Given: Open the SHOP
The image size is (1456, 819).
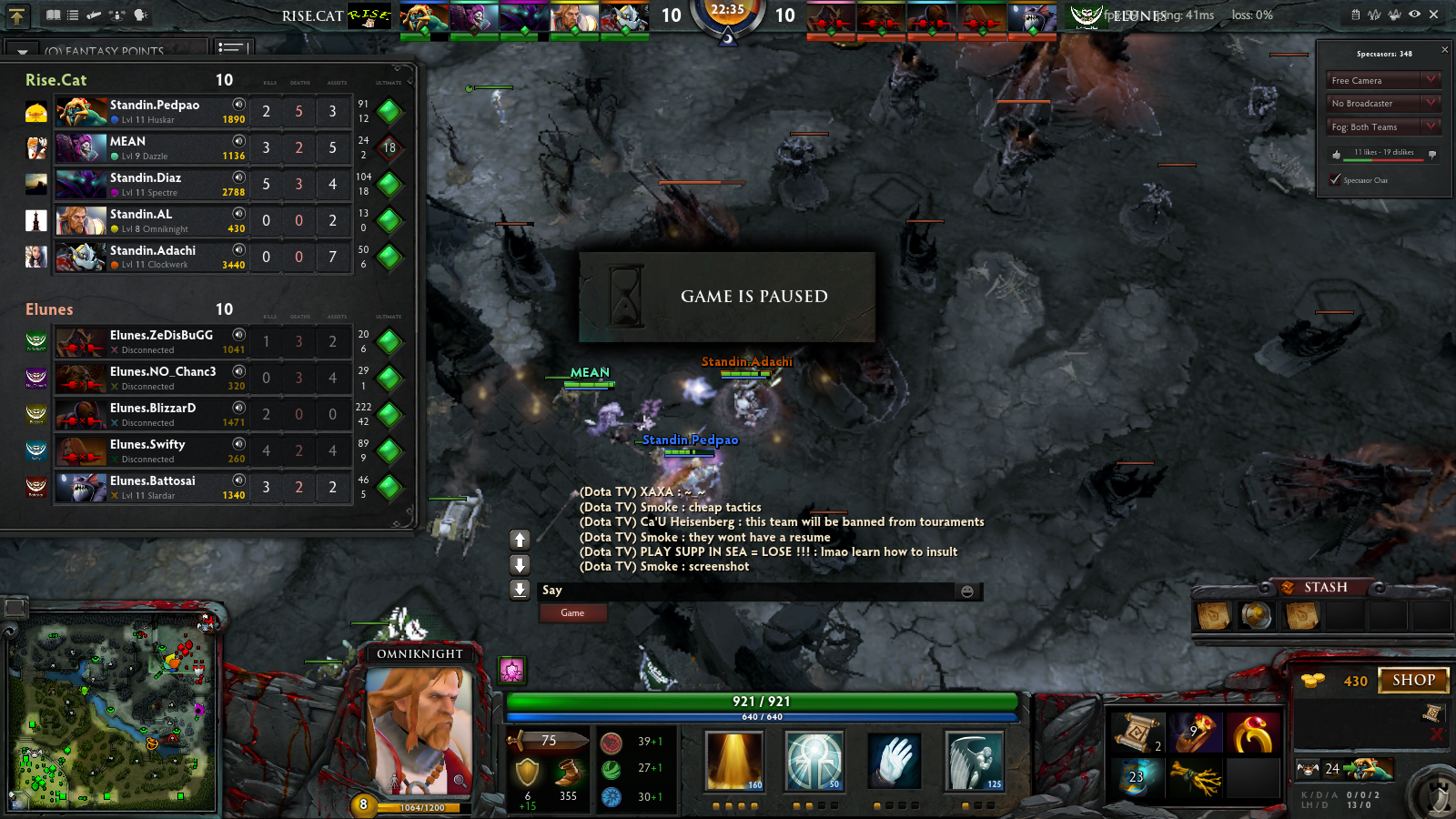Looking at the screenshot, I should point(1413,680).
